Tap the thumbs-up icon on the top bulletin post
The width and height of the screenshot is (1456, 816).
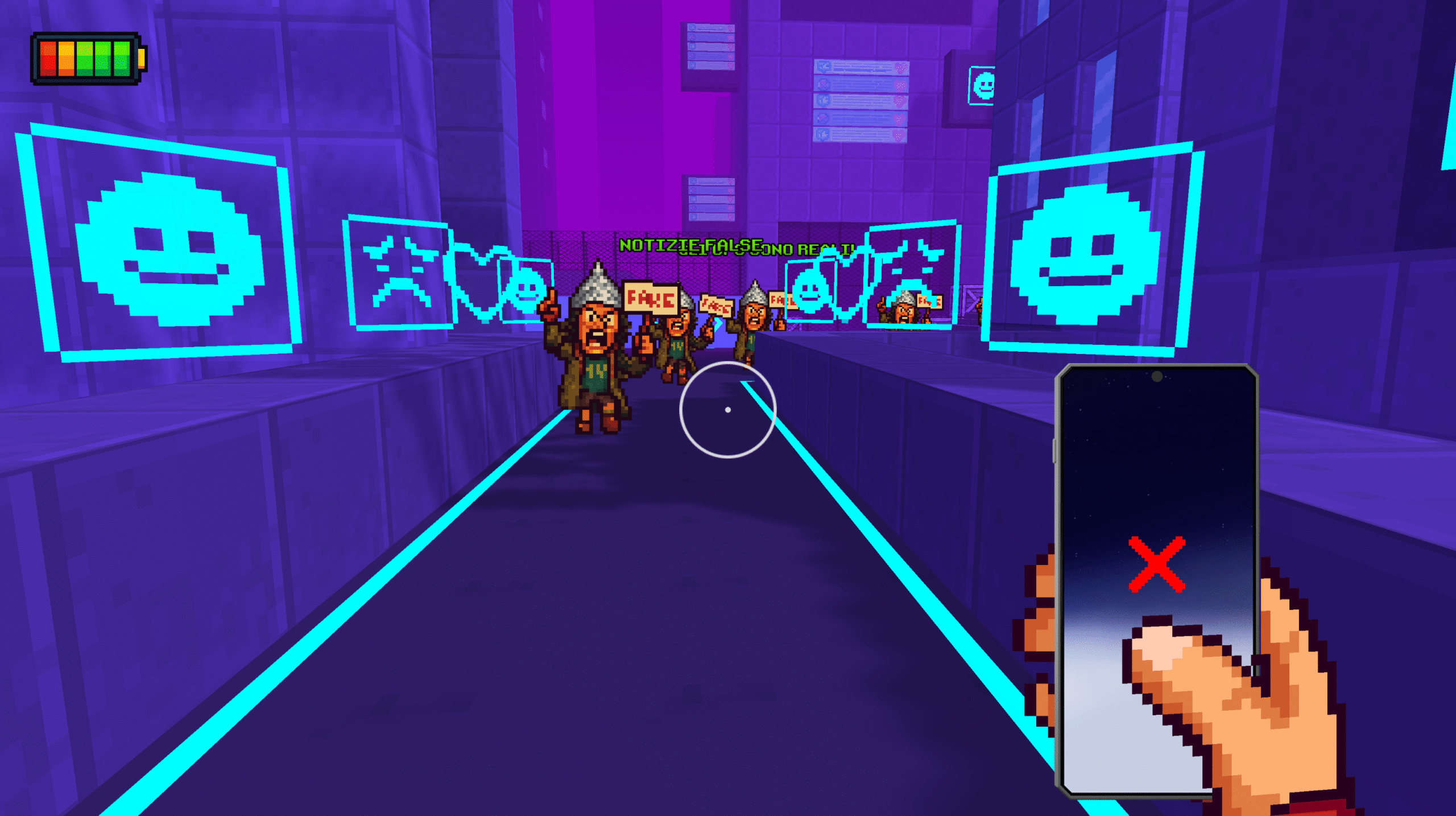click(822, 67)
